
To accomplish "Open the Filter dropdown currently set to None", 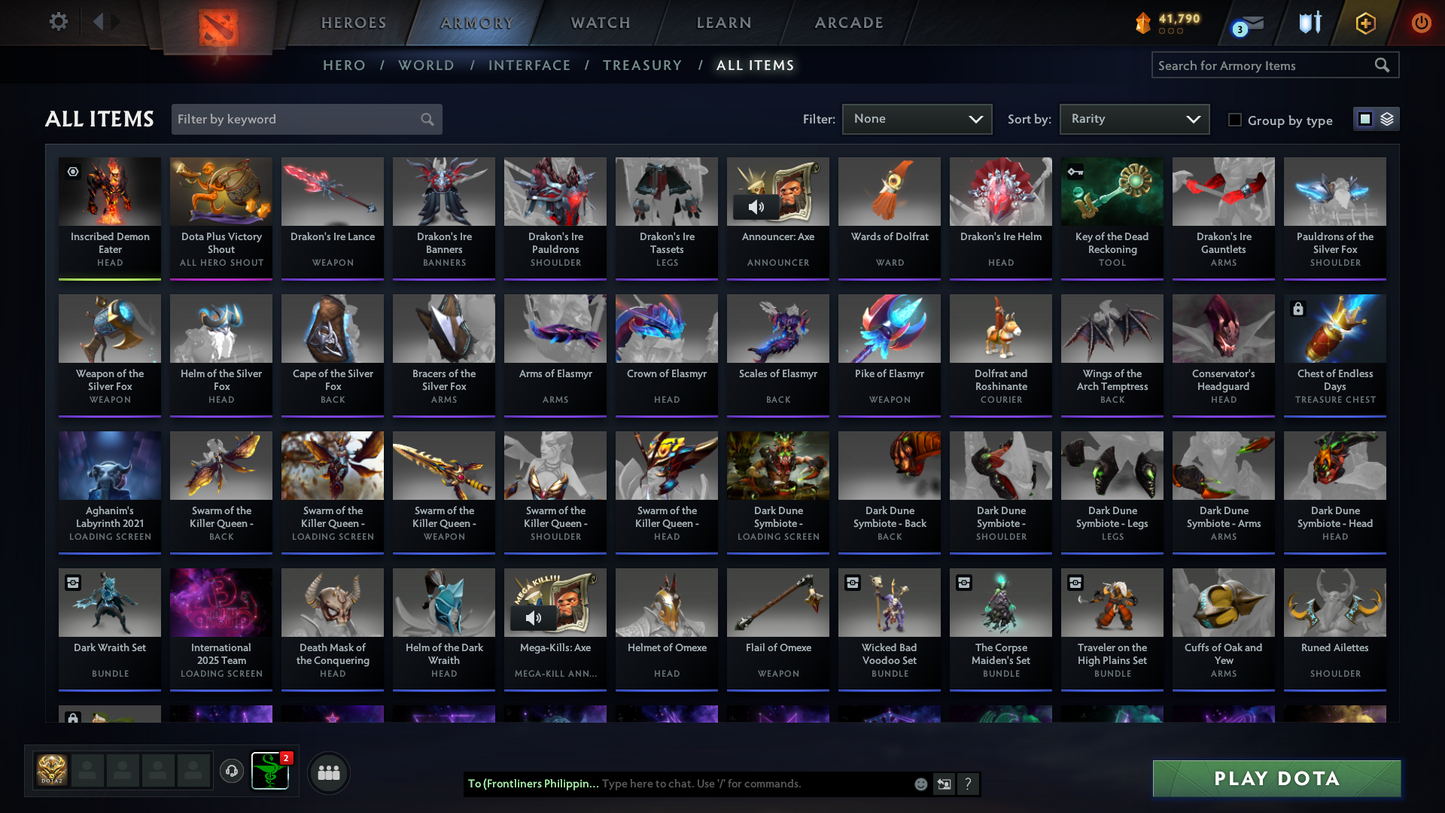I will coord(916,119).
